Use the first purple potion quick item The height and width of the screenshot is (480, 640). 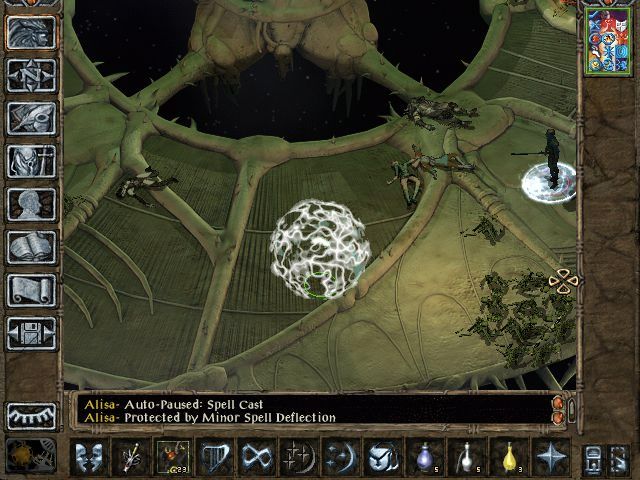(x=423, y=457)
